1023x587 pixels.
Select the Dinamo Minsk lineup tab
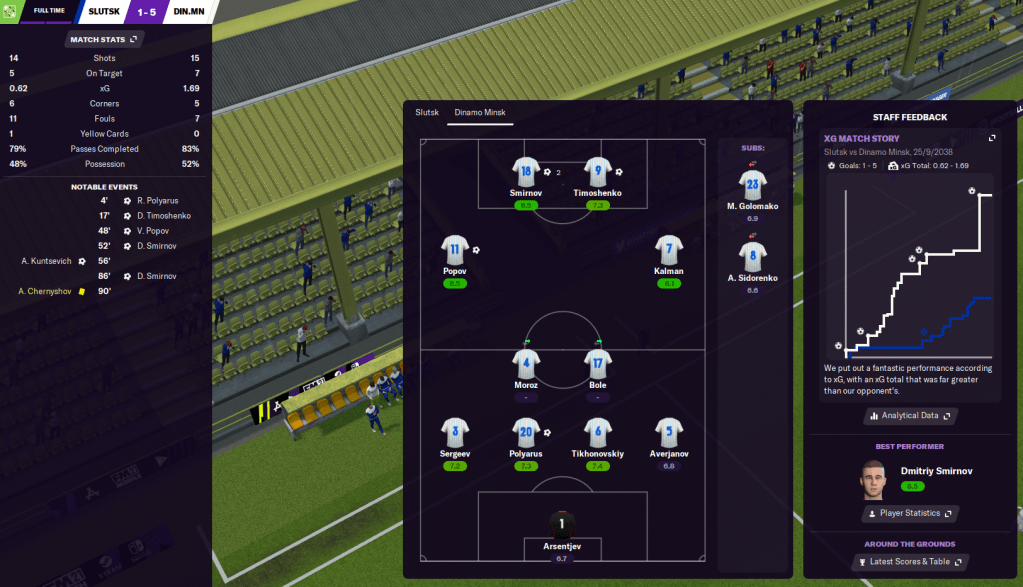pos(478,112)
